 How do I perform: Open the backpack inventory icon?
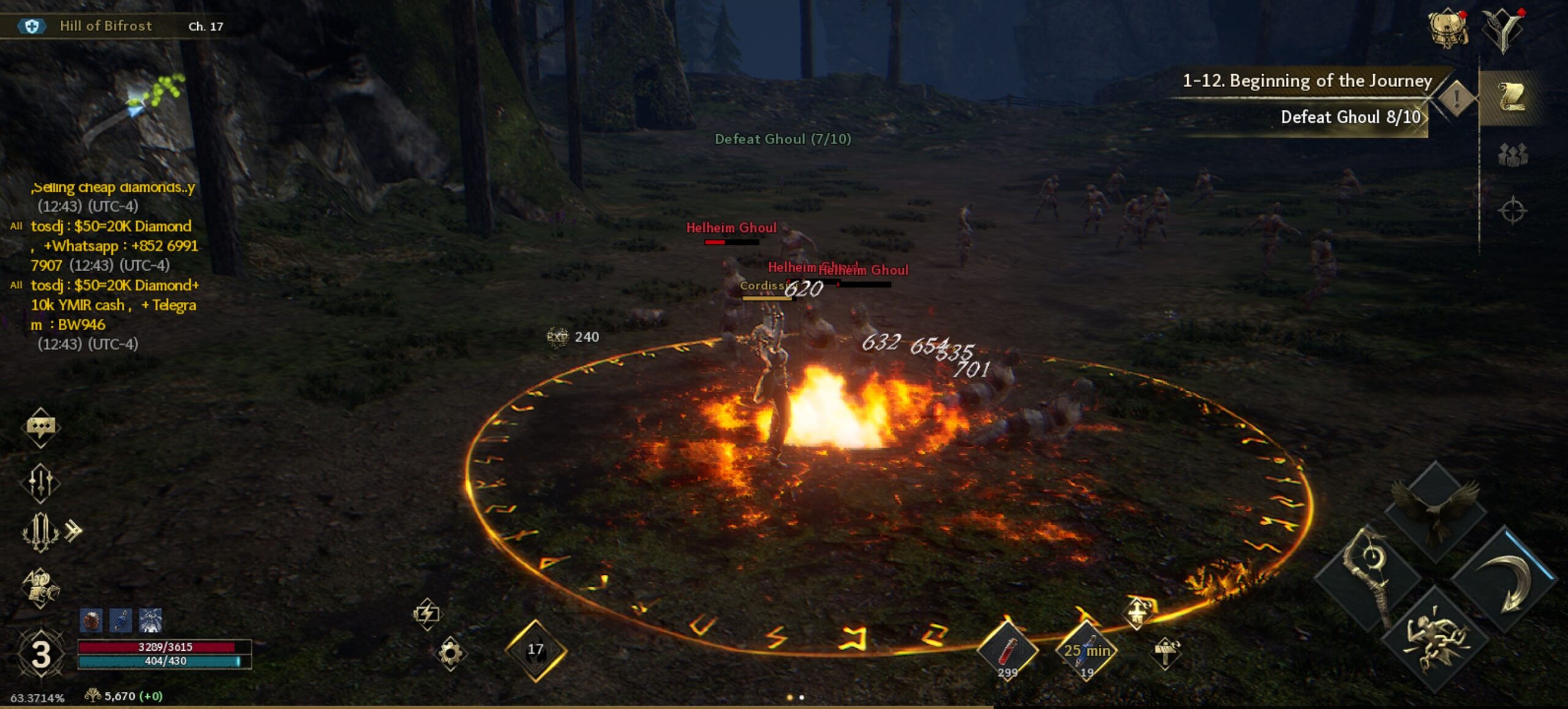click(1448, 28)
